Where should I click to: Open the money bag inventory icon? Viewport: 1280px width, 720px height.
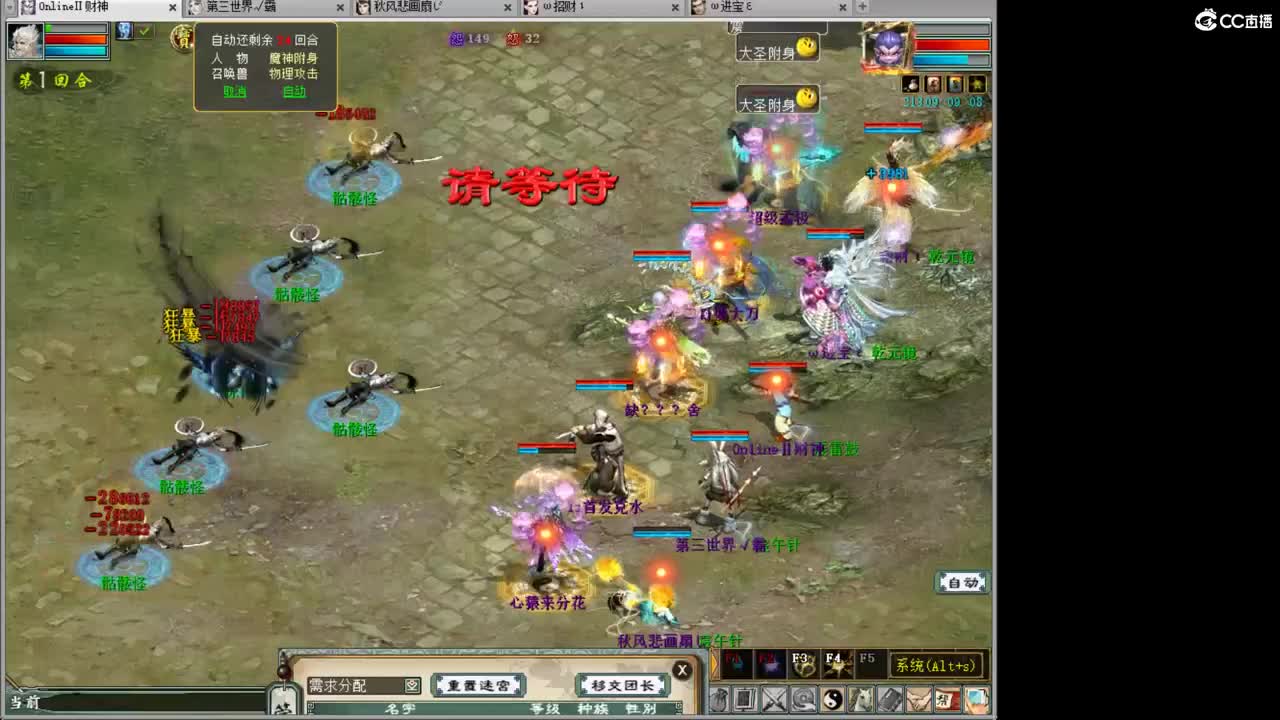point(721,699)
